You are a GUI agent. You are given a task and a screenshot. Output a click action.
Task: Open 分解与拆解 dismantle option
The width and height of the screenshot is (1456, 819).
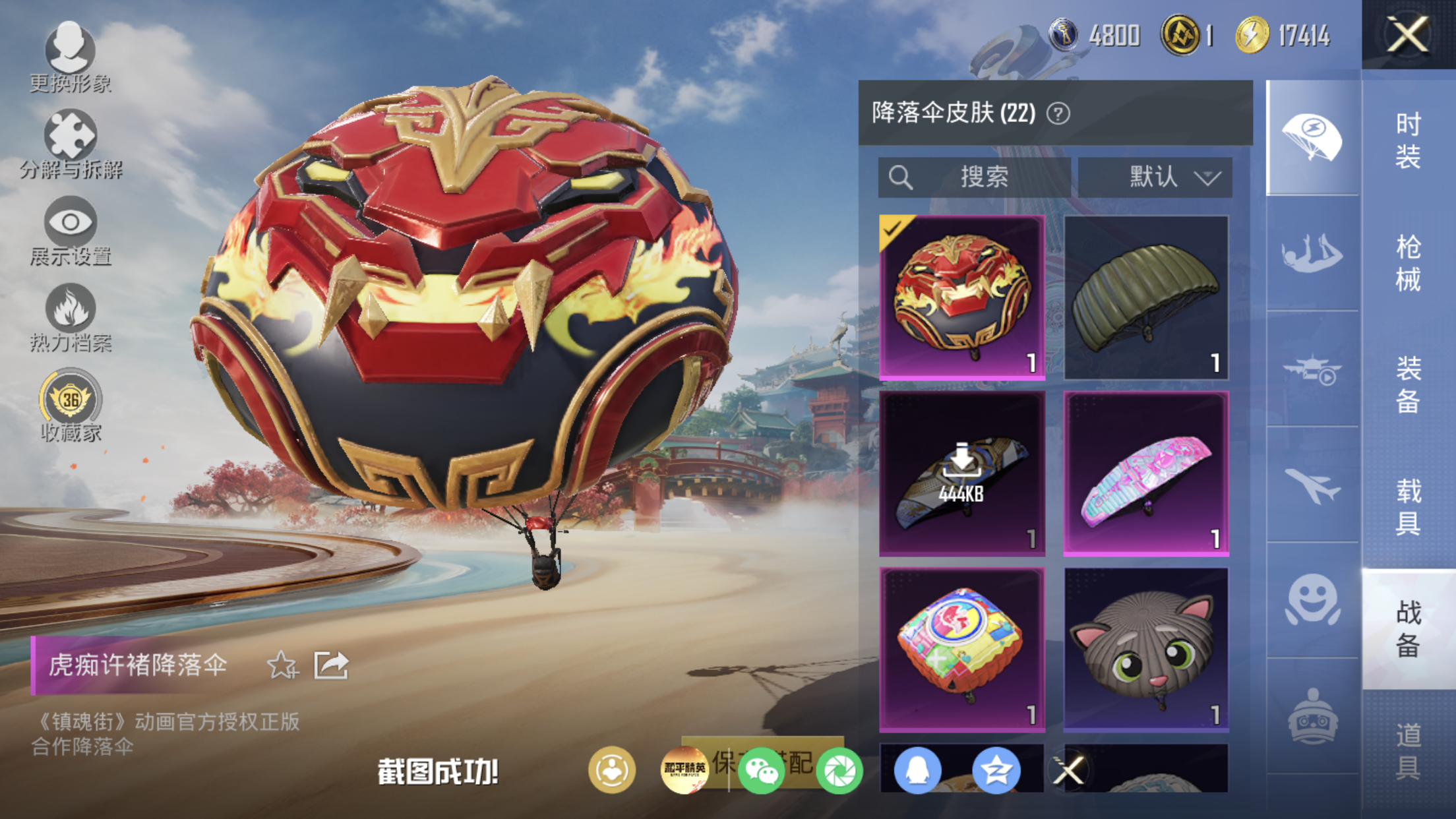71,144
